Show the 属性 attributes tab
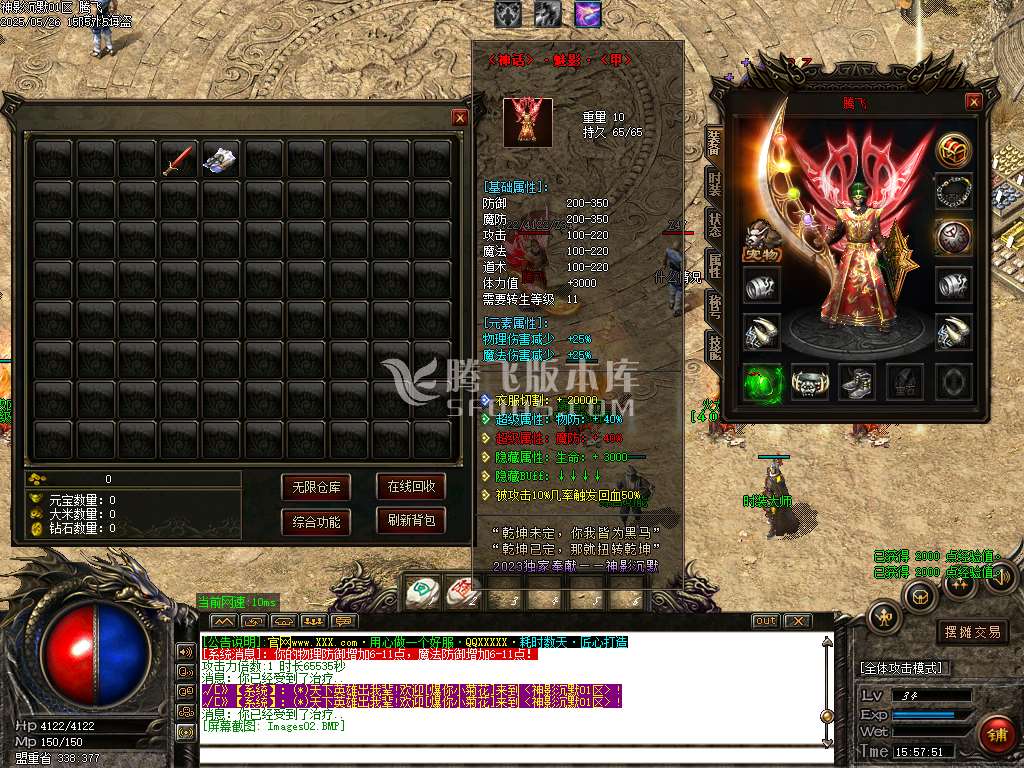The height and width of the screenshot is (768, 1024). coord(714,264)
